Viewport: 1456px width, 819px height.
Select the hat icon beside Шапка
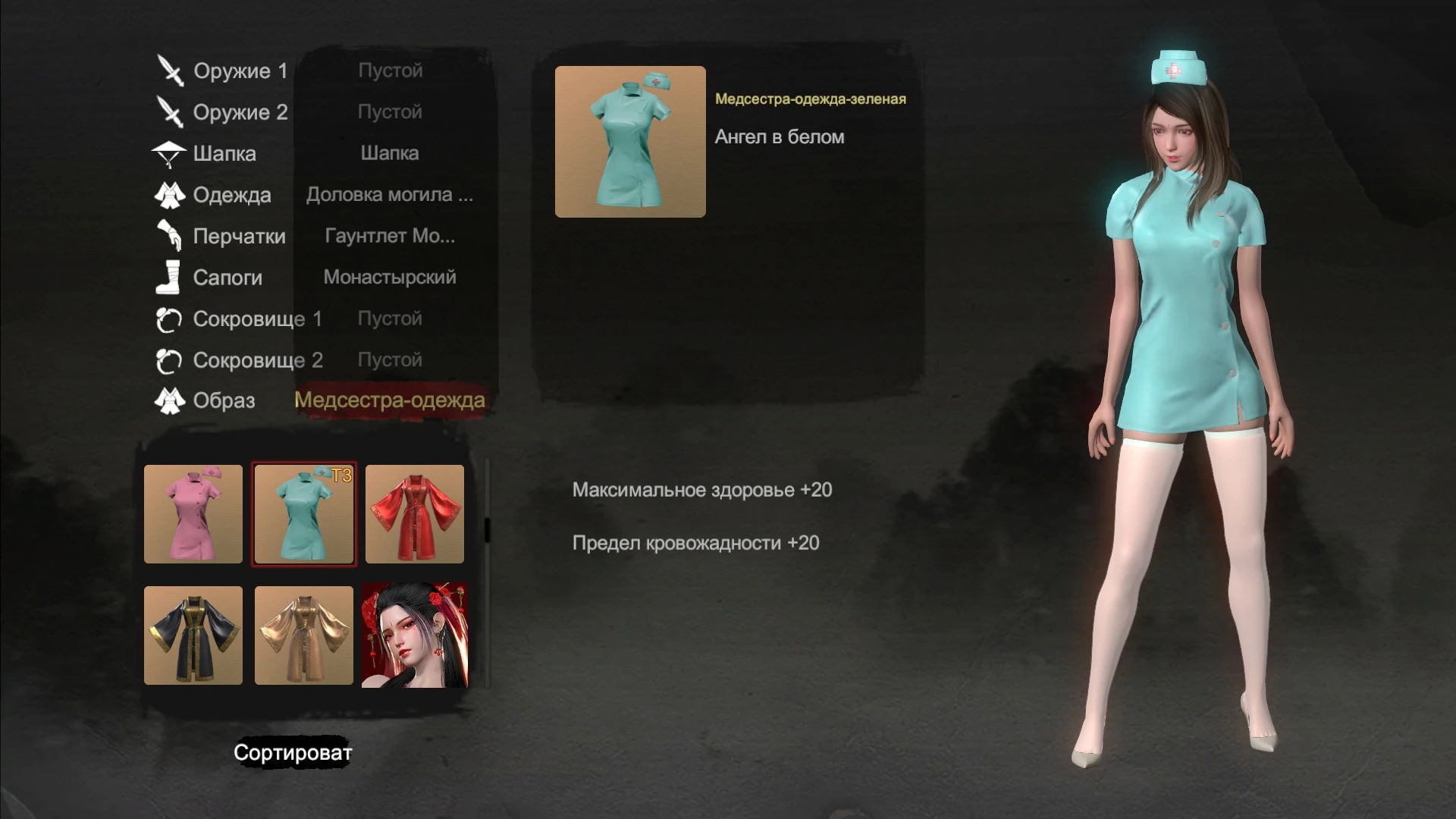(171, 153)
